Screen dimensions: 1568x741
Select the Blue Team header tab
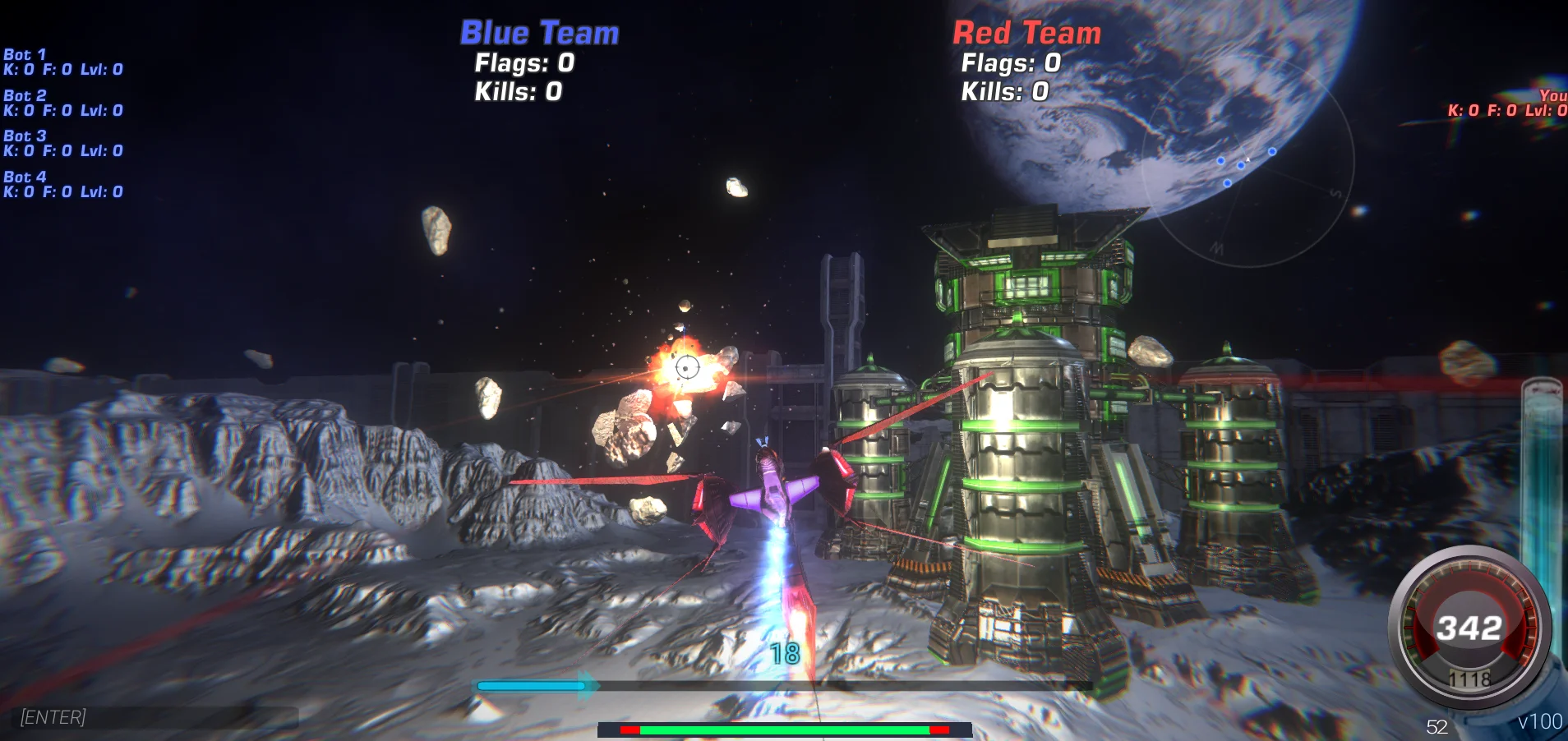538,32
